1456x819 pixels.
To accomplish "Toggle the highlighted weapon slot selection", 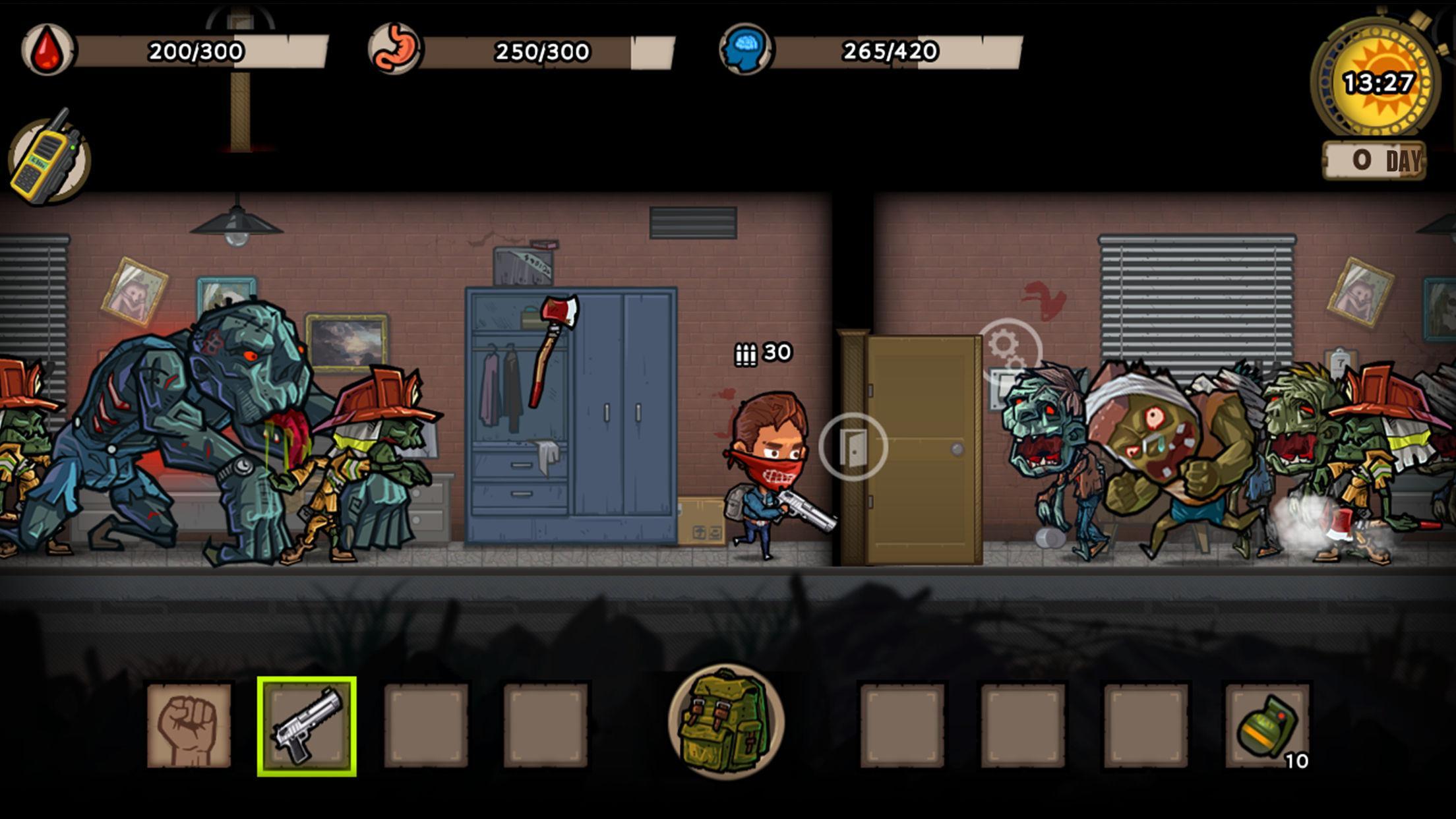I will coord(307,725).
